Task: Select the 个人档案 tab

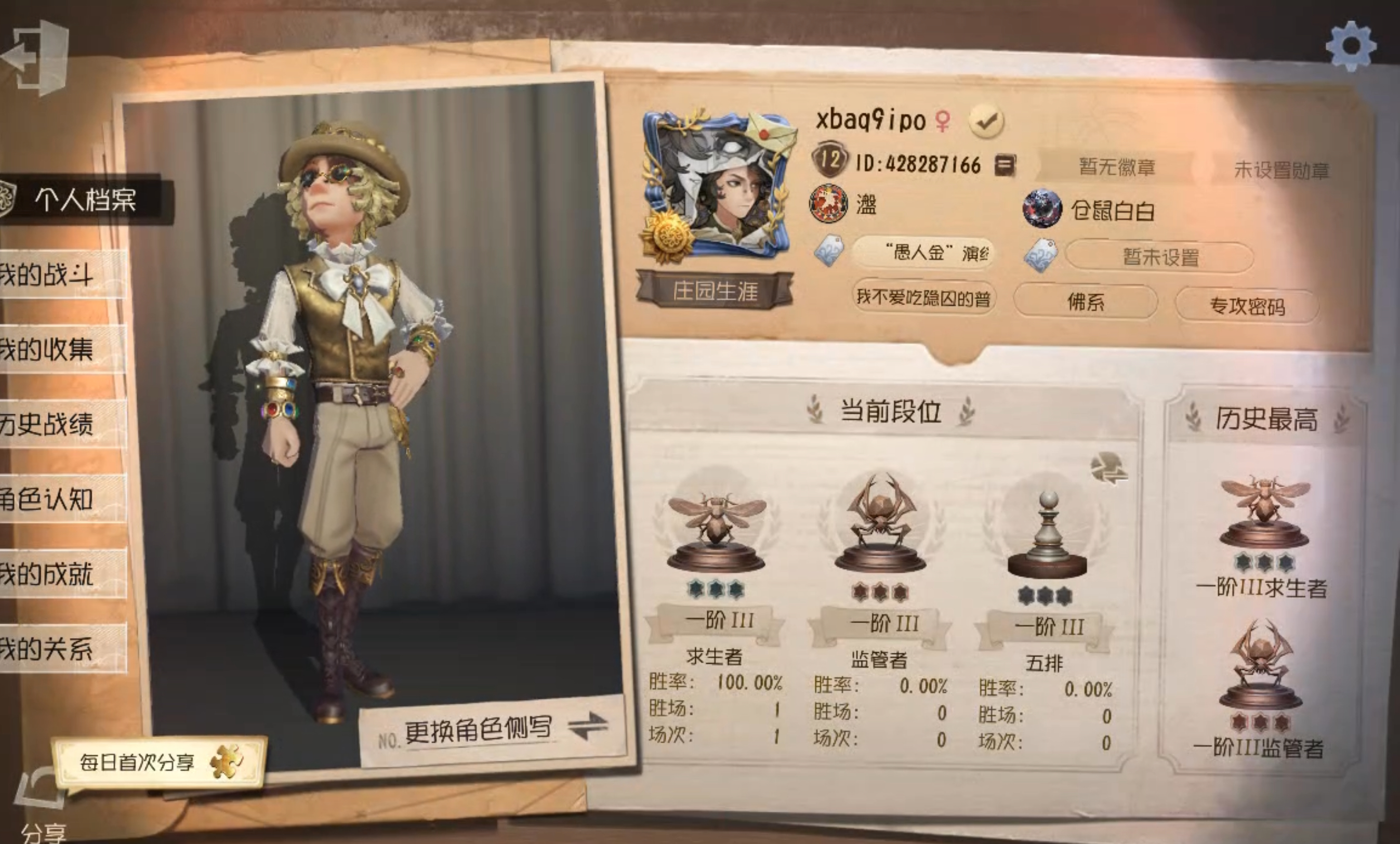Action: point(85,200)
